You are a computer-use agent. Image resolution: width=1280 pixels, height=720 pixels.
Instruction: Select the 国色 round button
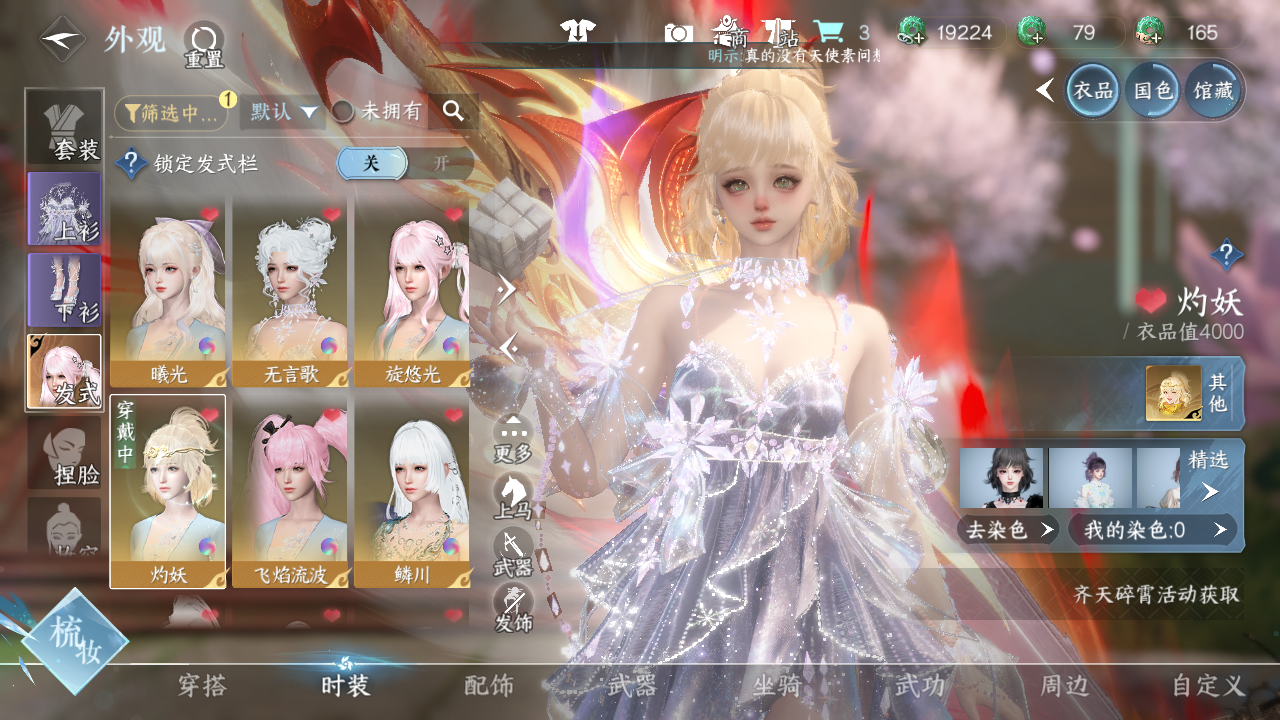coord(1153,91)
